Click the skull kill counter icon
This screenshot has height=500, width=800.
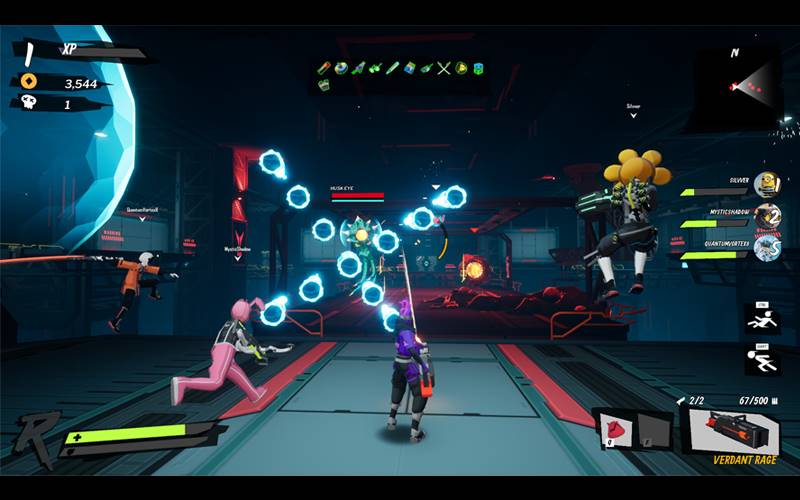(27, 103)
